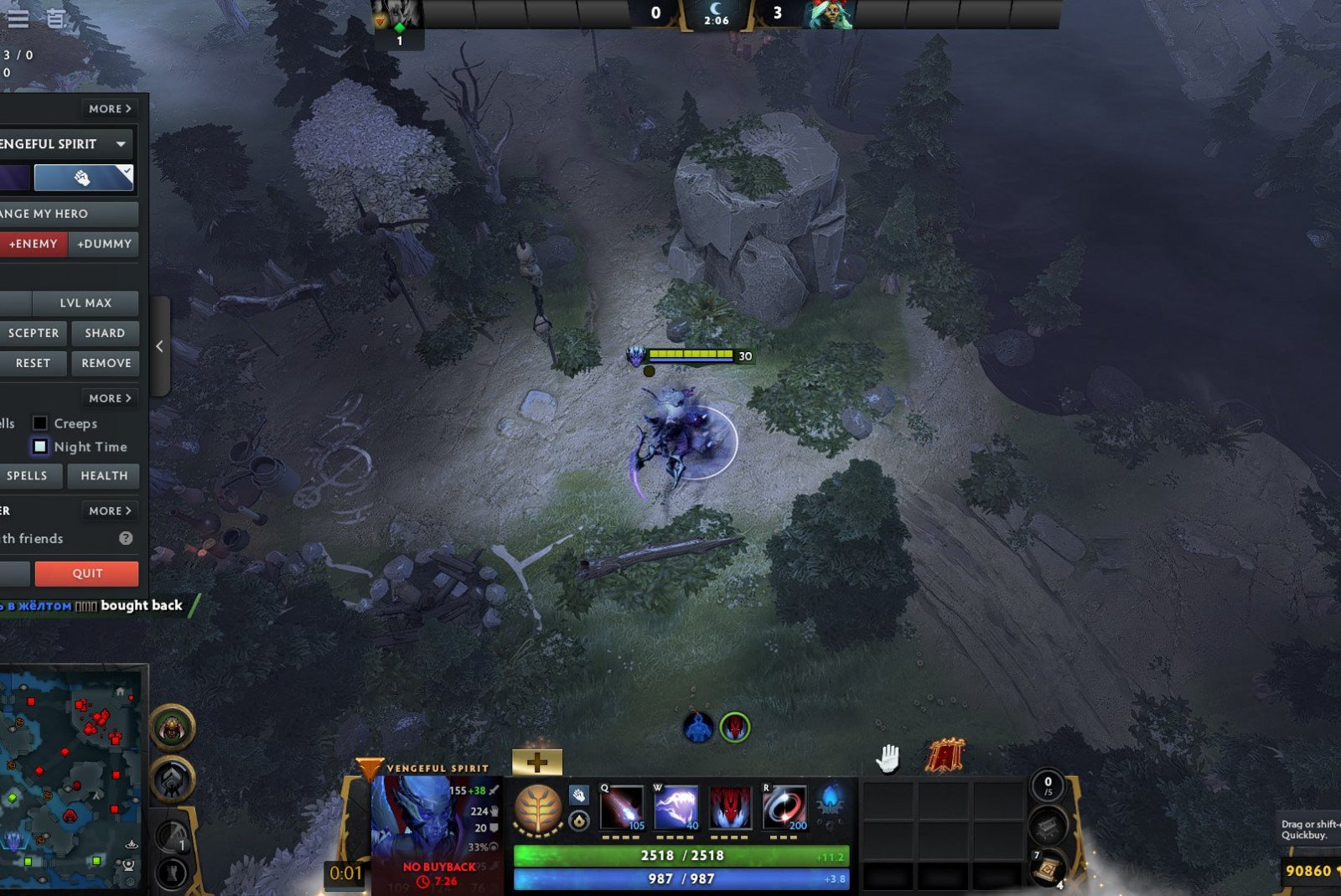Open the Vengeful Spirit hero dropdown

(x=121, y=144)
